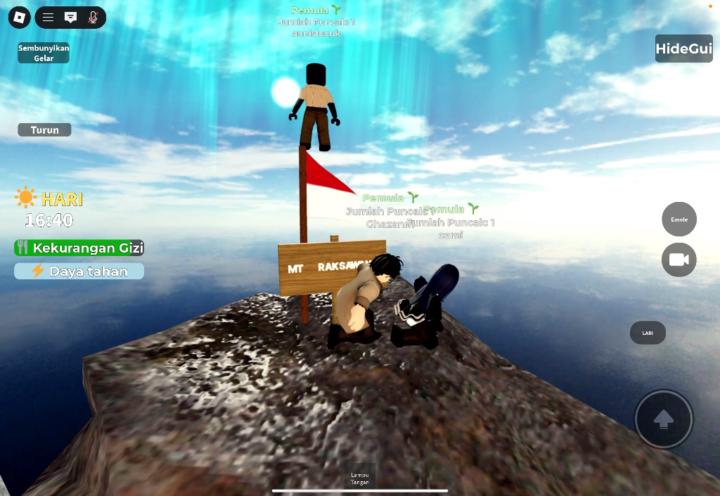Select the Lampu Tangan hotbar item

point(360,477)
